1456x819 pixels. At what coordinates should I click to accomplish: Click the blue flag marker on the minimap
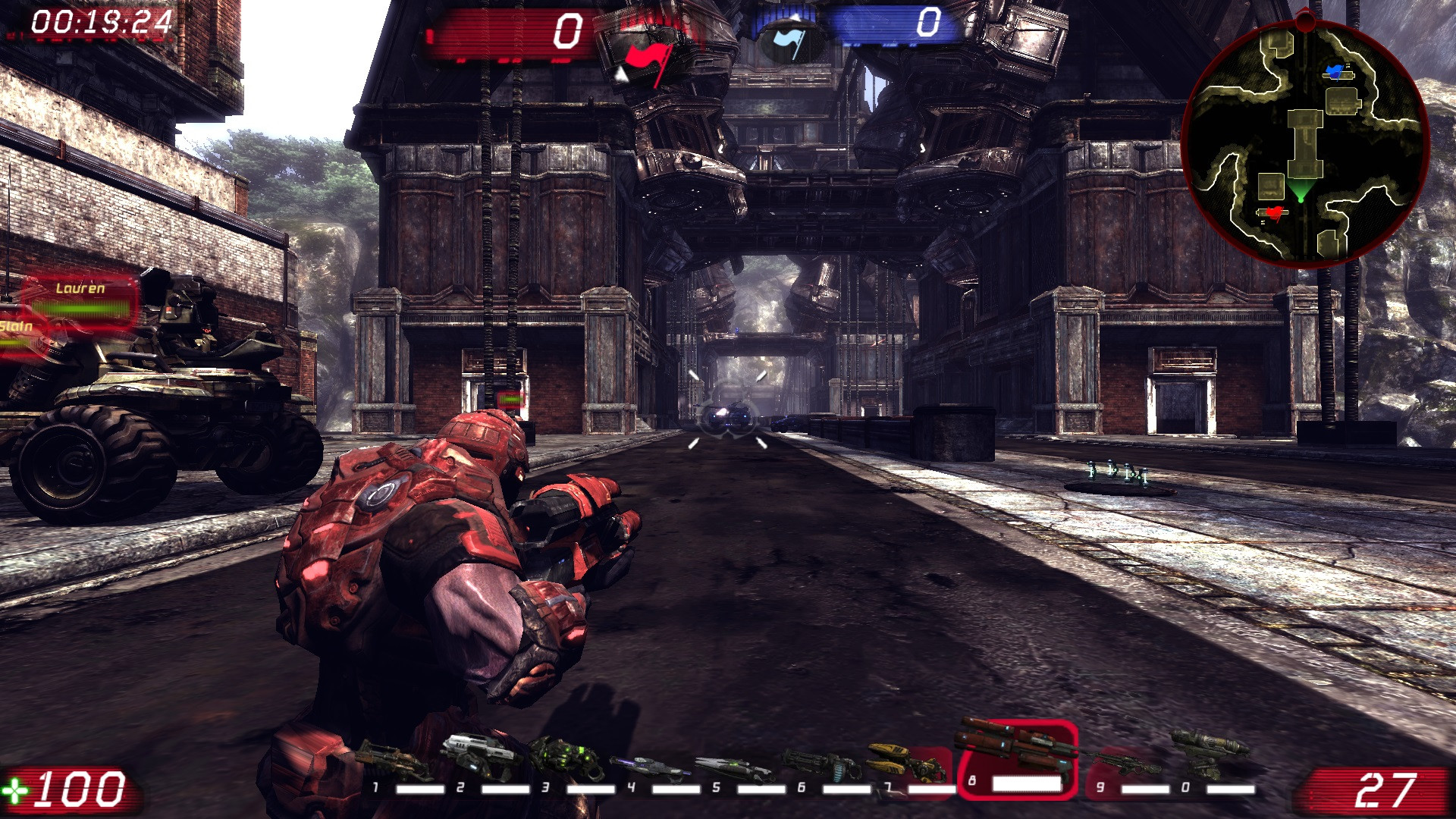[1335, 72]
